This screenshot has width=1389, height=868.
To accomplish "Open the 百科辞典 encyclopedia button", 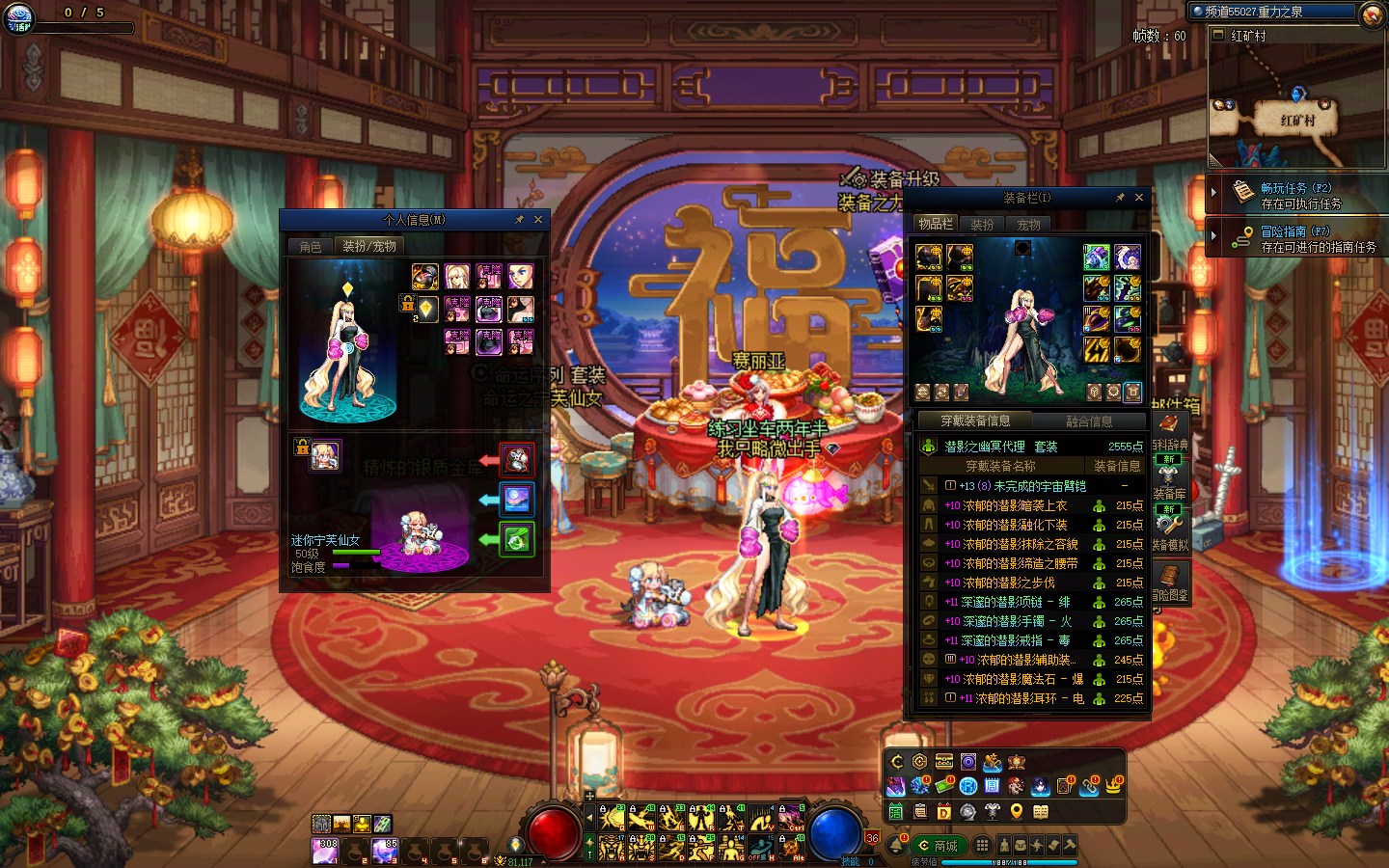I will pyautogui.click(x=1169, y=430).
